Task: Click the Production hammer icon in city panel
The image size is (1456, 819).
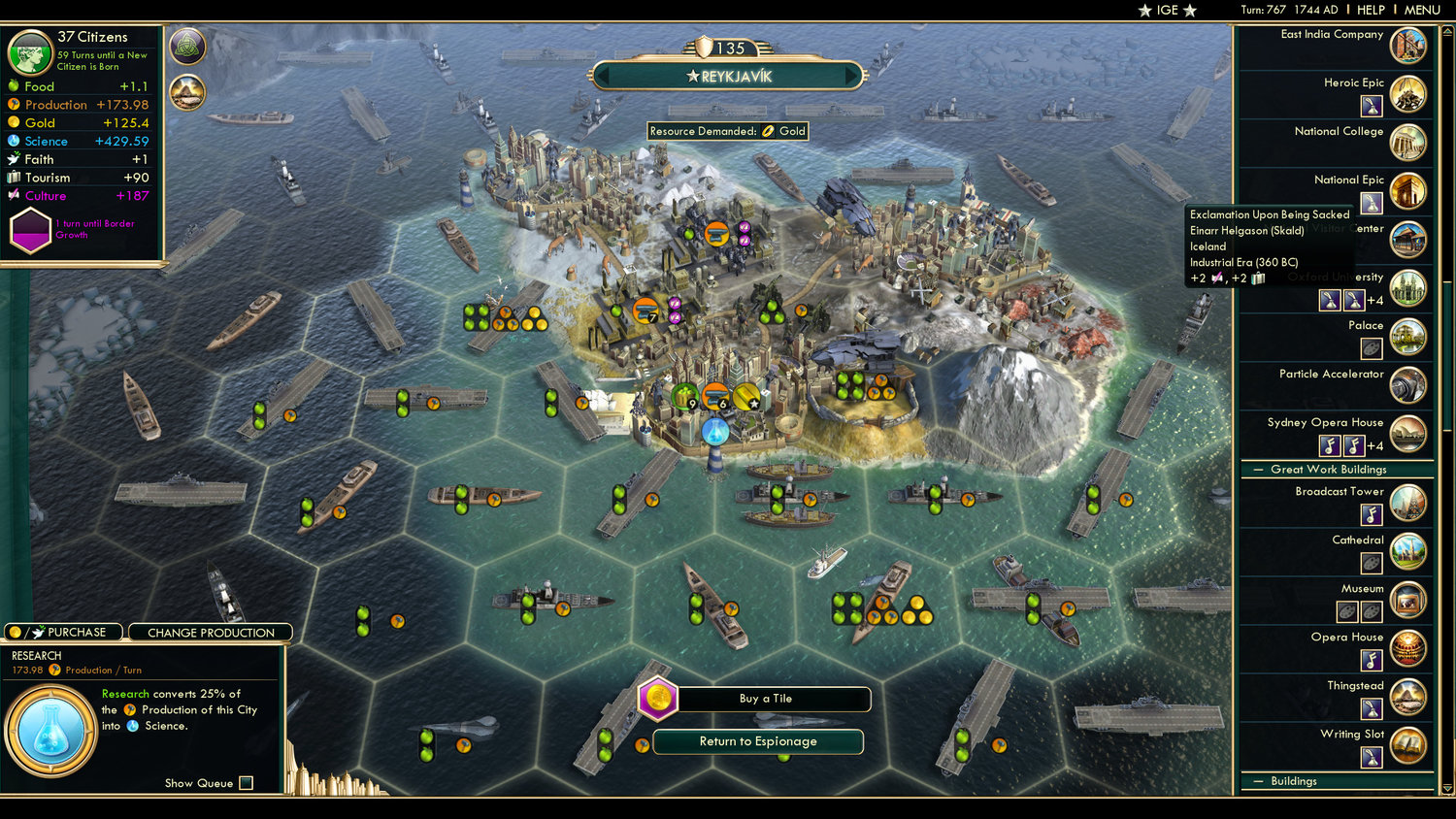Action: 14,105
